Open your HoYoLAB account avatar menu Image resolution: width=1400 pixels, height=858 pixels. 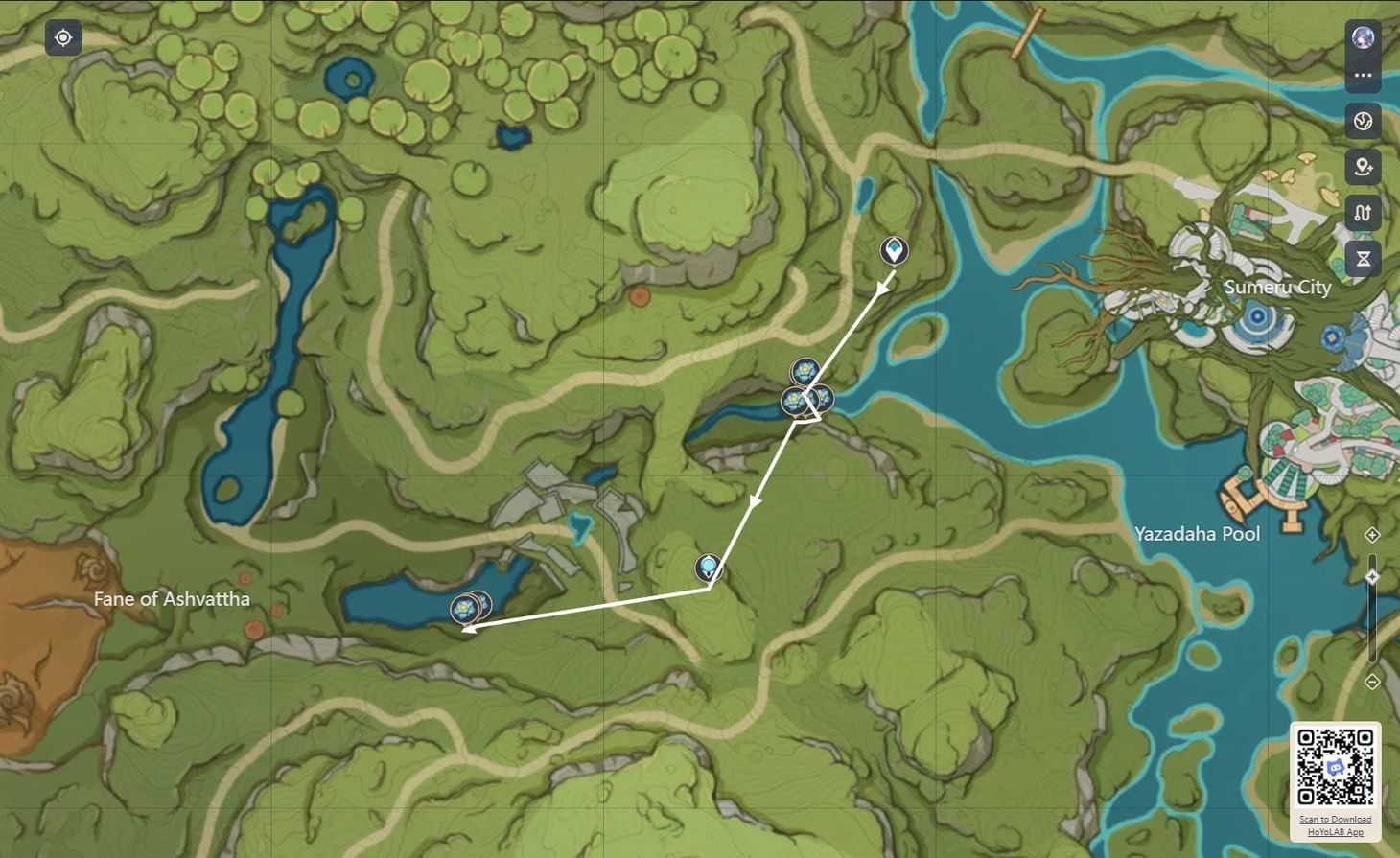(1363, 38)
